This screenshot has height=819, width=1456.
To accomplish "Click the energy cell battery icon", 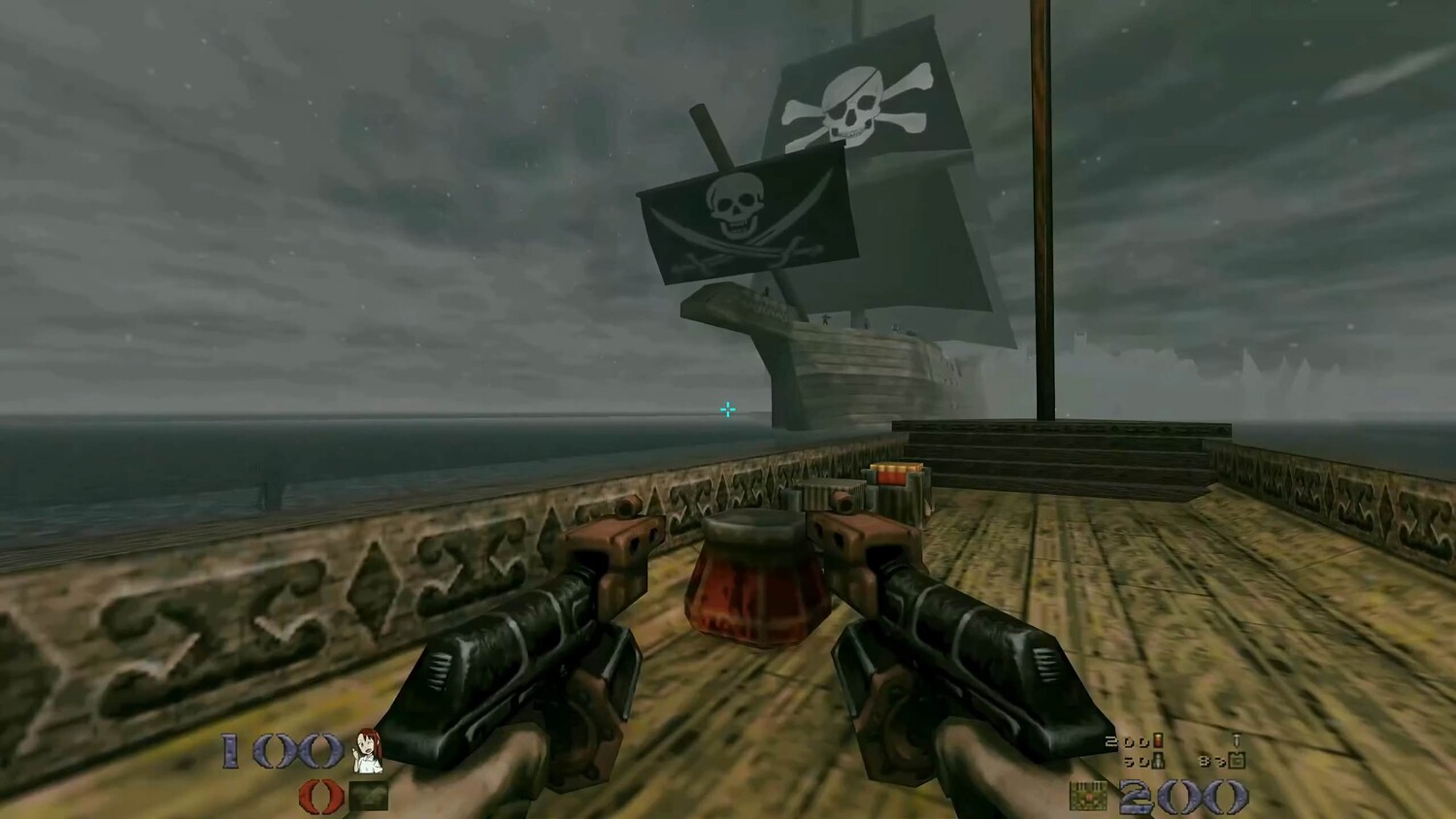I will [x=1237, y=761].
